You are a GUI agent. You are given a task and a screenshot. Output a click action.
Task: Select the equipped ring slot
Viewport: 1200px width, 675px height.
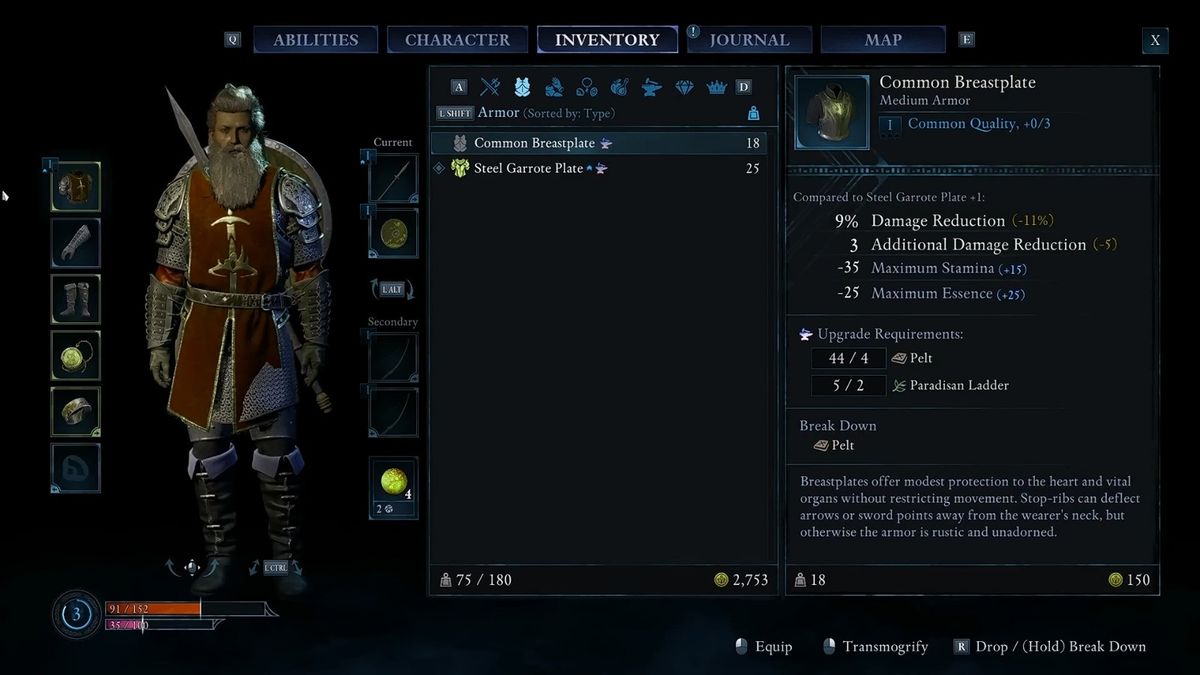pos(76,411)
